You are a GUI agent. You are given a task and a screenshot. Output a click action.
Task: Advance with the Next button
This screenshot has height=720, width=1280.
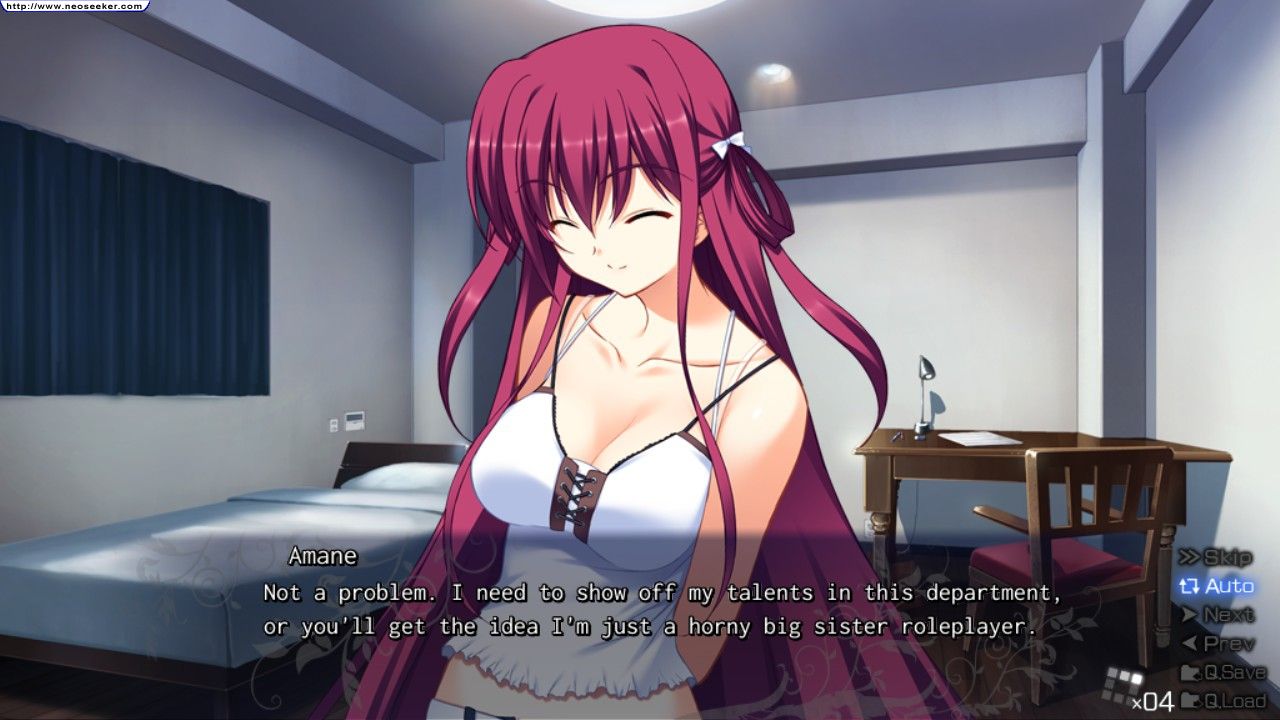coord(1218,615)
